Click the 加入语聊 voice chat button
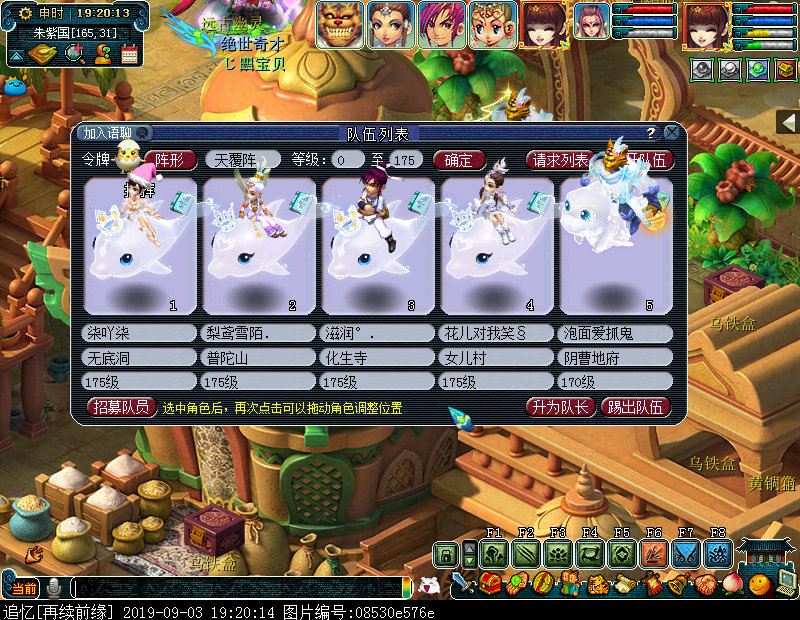 (113, 133)
